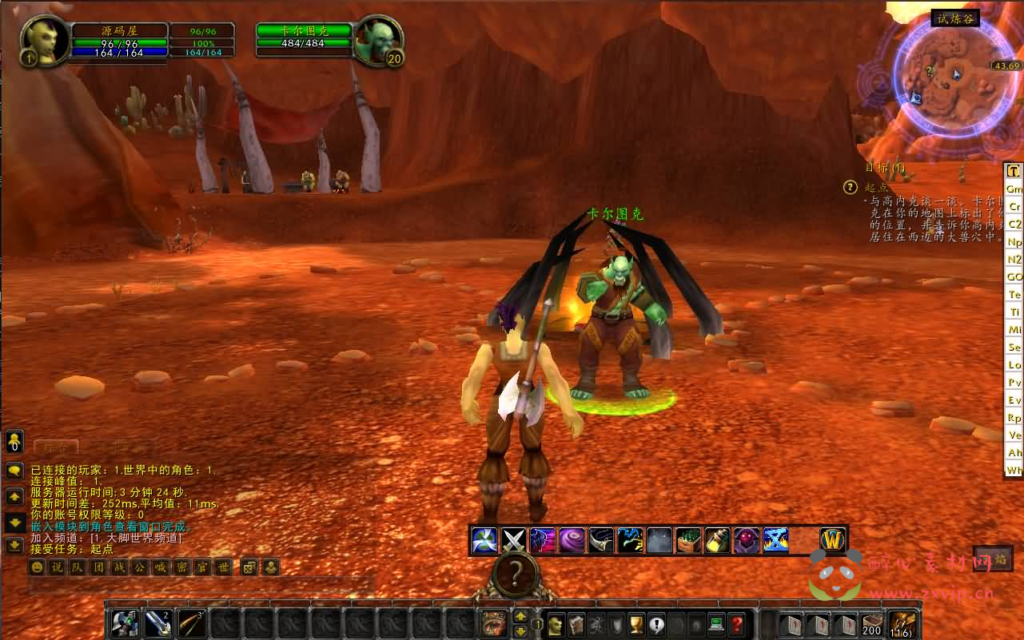Open the trophy icon in the micro menu
The image size is (1024, 640).
634,624
